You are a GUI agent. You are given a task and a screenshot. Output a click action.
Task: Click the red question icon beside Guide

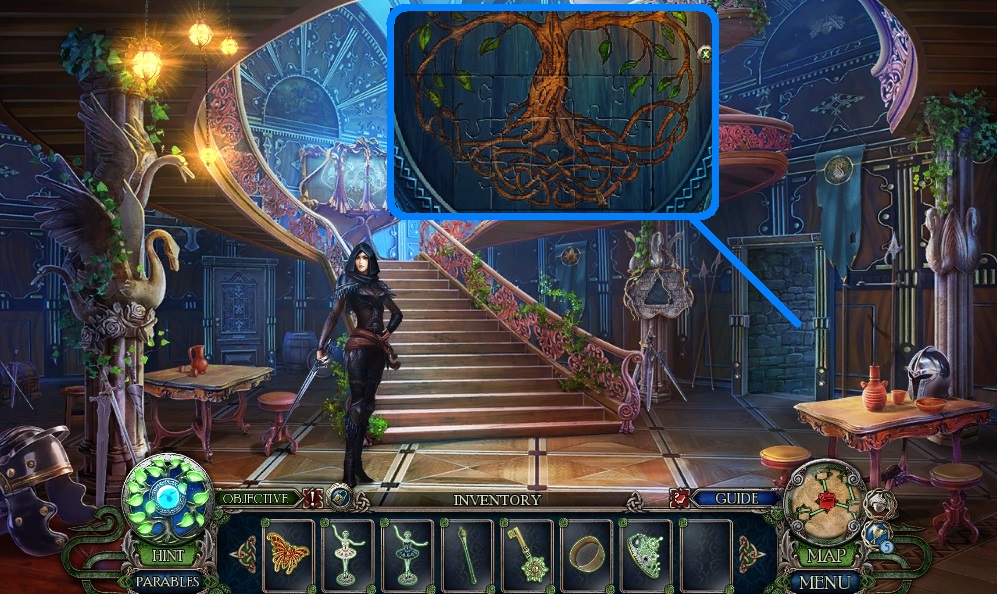click(682, 497)
